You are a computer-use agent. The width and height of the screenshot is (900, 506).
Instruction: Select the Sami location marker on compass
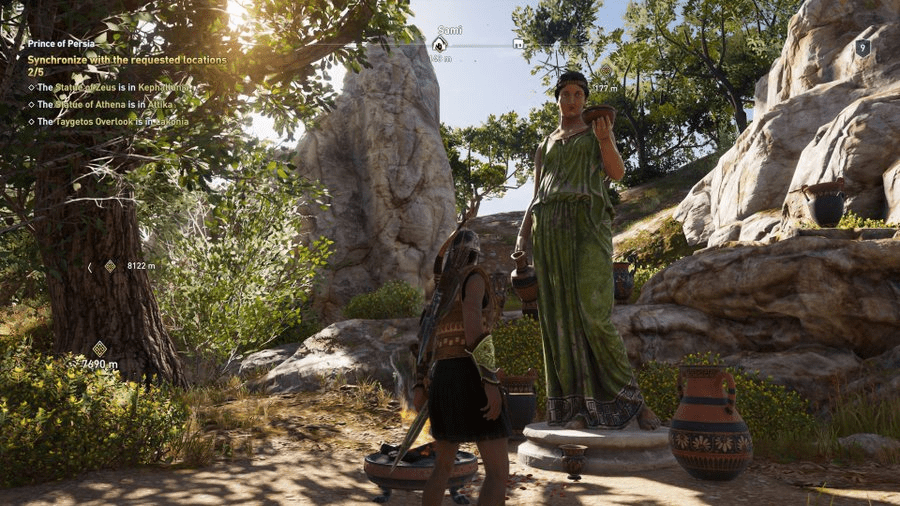click(439, 44)
